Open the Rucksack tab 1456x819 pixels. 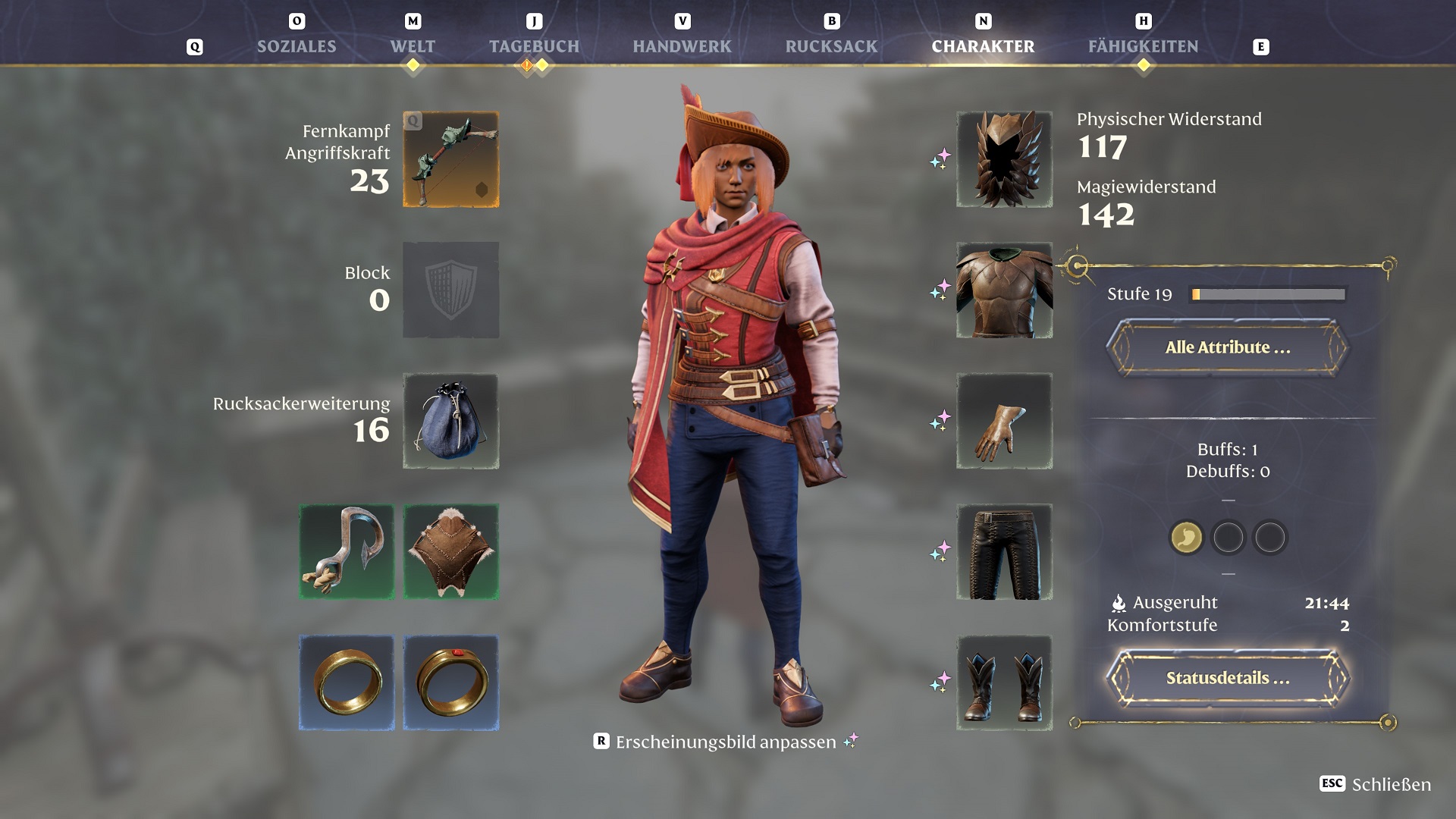(831, 46)
